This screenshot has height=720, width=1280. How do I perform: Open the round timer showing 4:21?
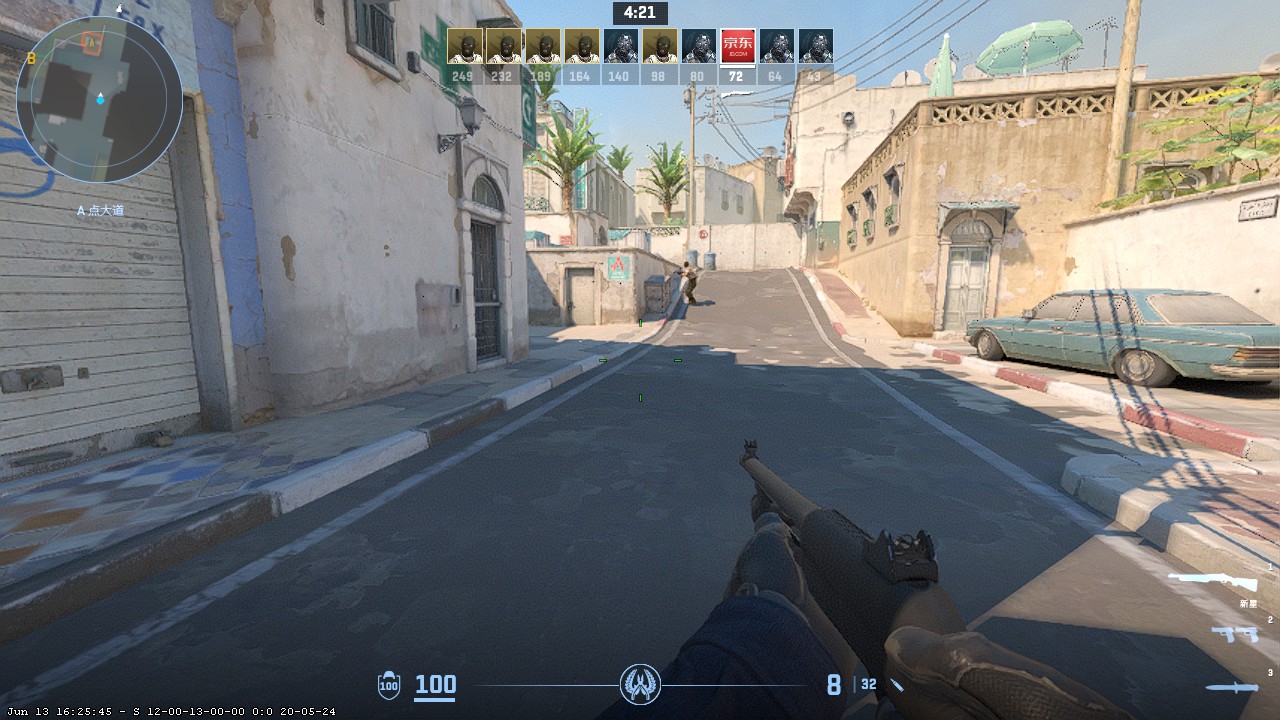pyautogui.click(x=638, y=13)
